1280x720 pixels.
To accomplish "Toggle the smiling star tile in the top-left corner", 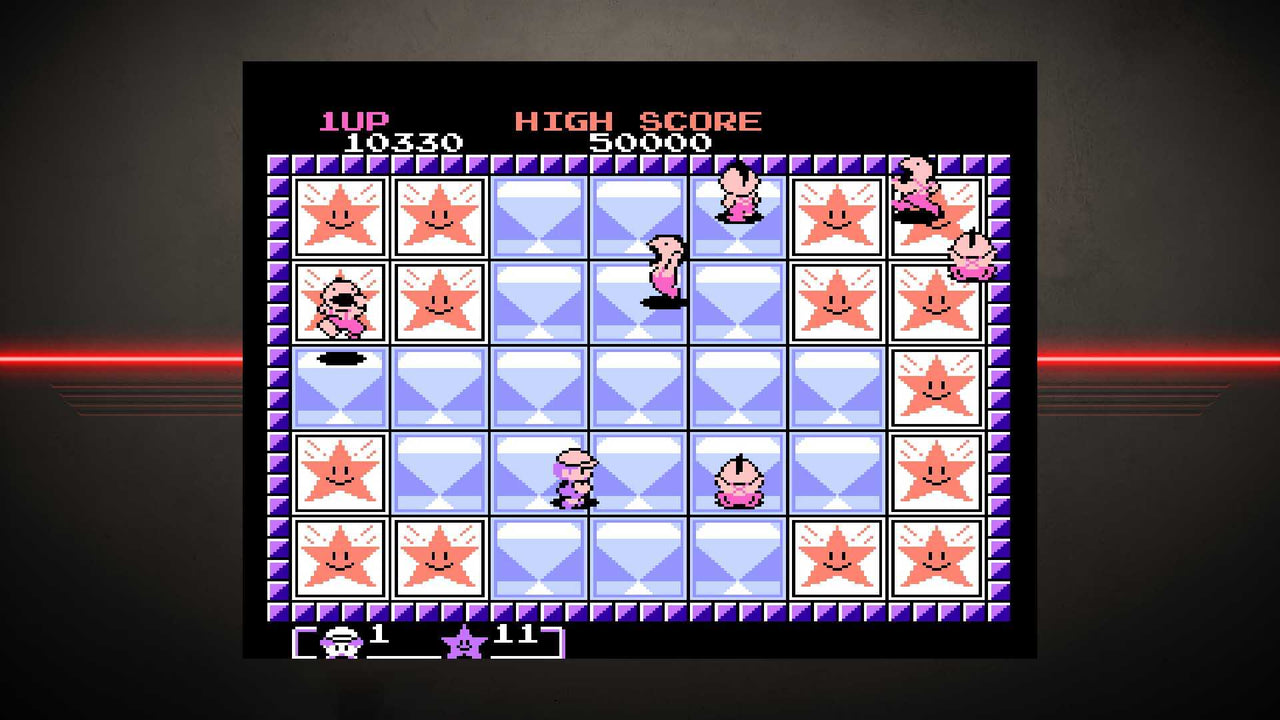I will (340, 216).
